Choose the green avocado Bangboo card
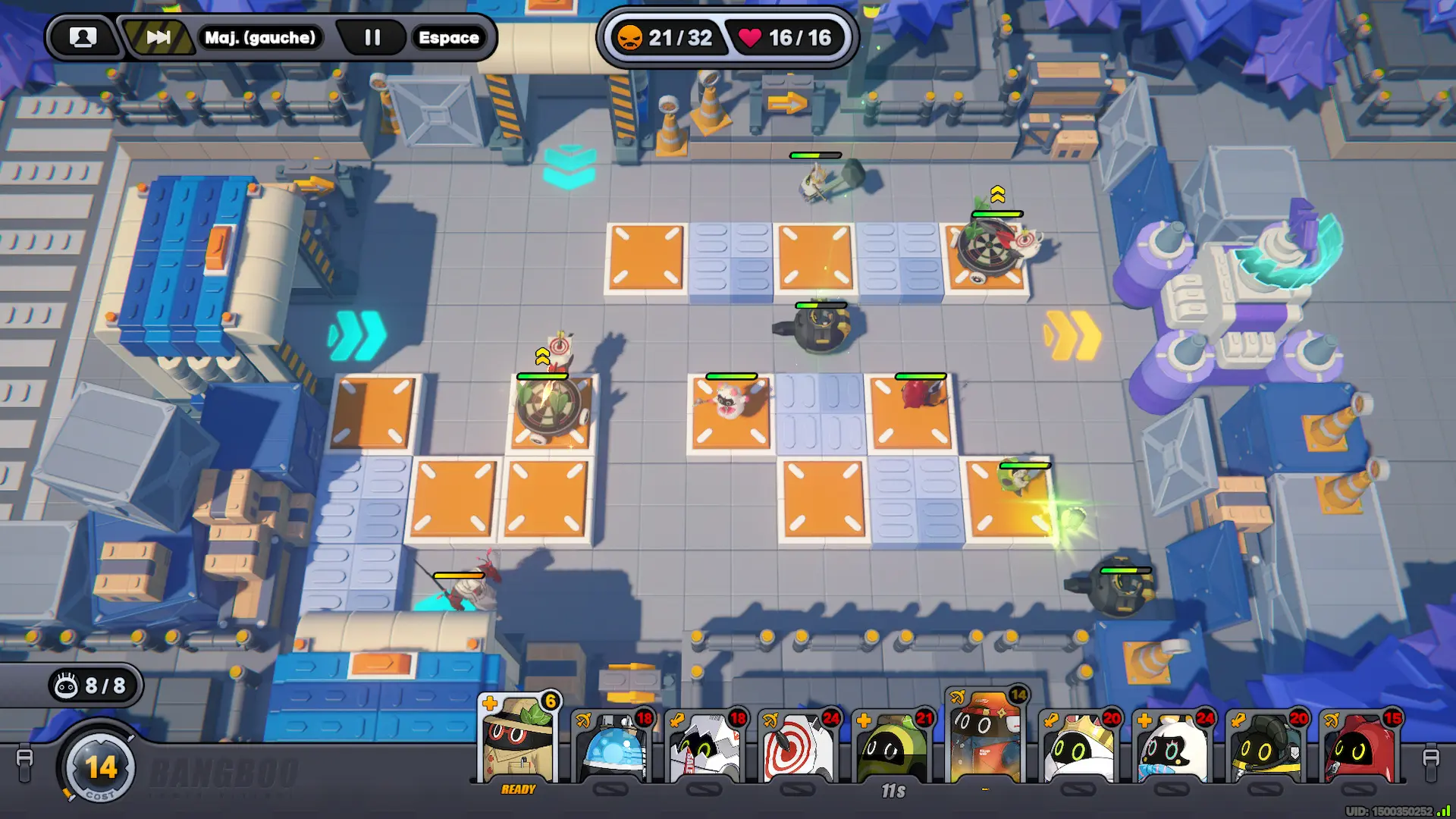 (x=892, y=748)
